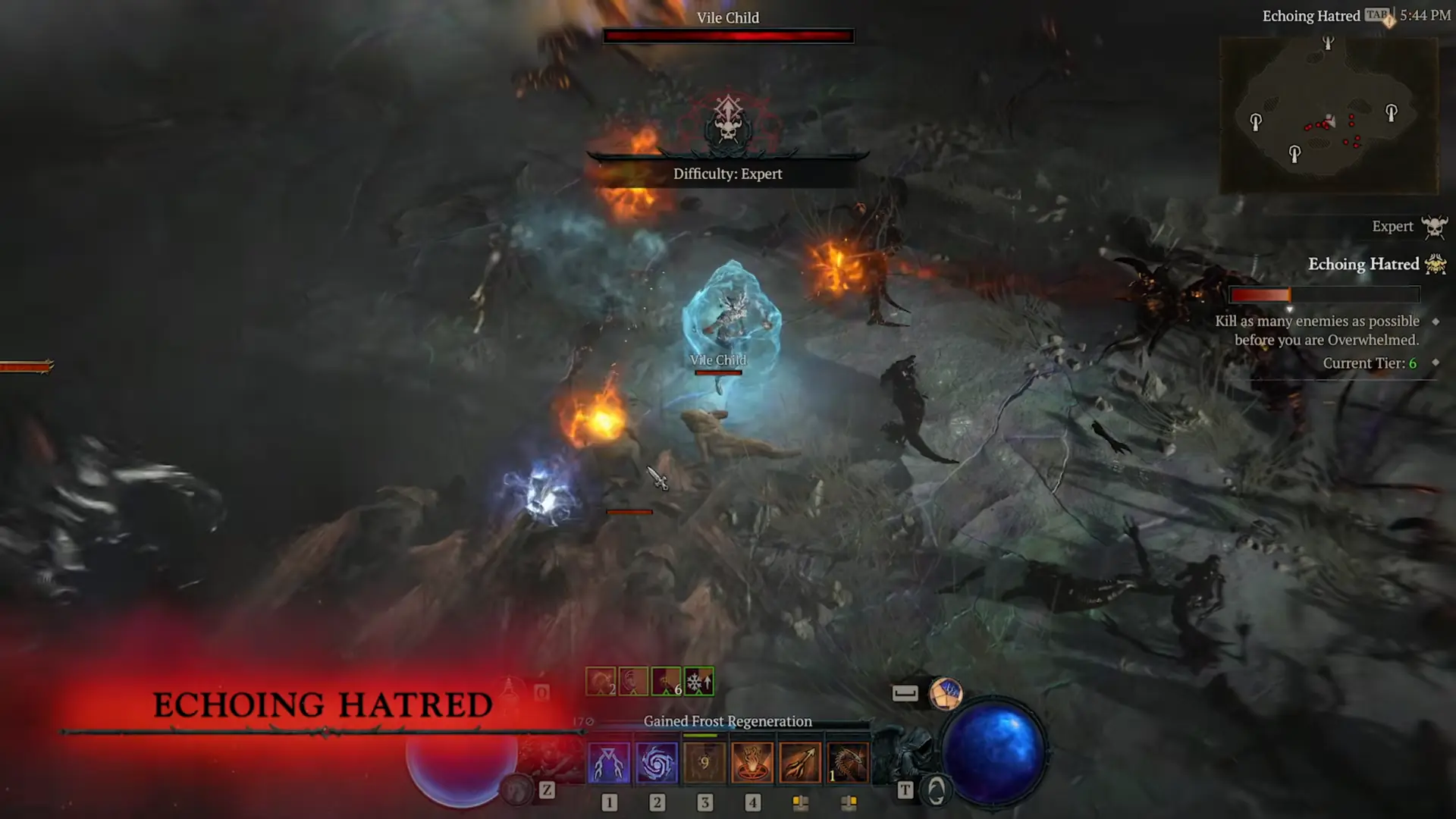Click the mount icon next to the Z key
The height and width of the screenshot is (819, 1456).
point(518,790)
